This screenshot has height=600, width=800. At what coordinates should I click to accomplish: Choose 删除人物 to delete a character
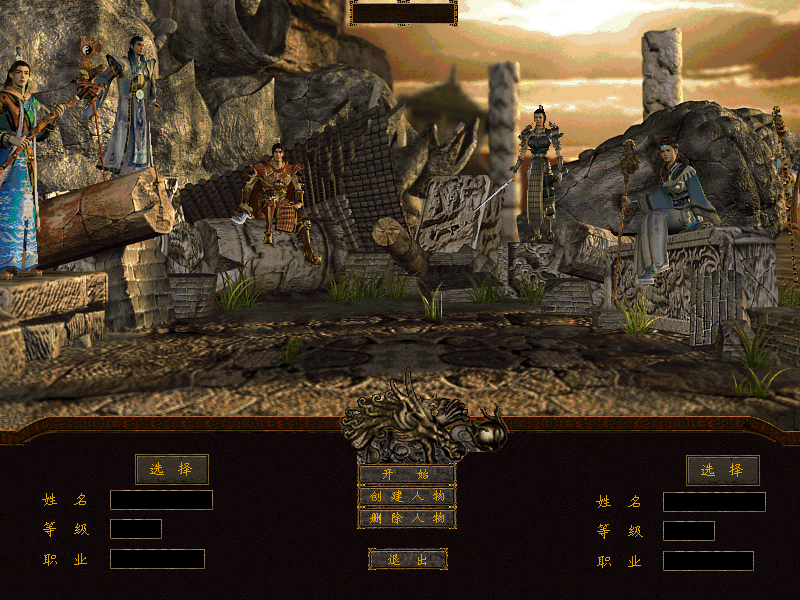pyautogui.click(x=407, y=518)
